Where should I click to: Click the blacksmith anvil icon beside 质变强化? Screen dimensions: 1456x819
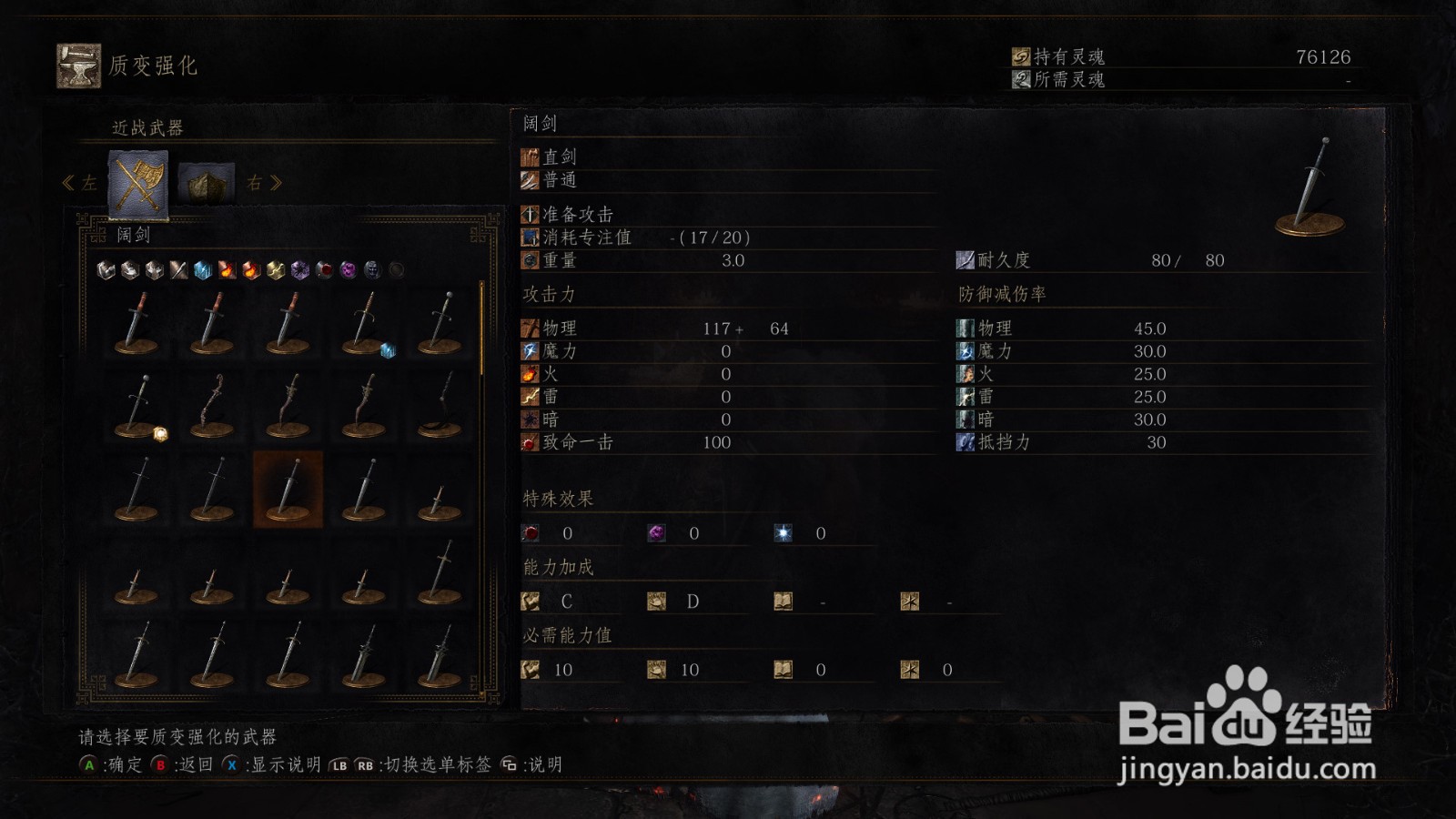[78, 64]
